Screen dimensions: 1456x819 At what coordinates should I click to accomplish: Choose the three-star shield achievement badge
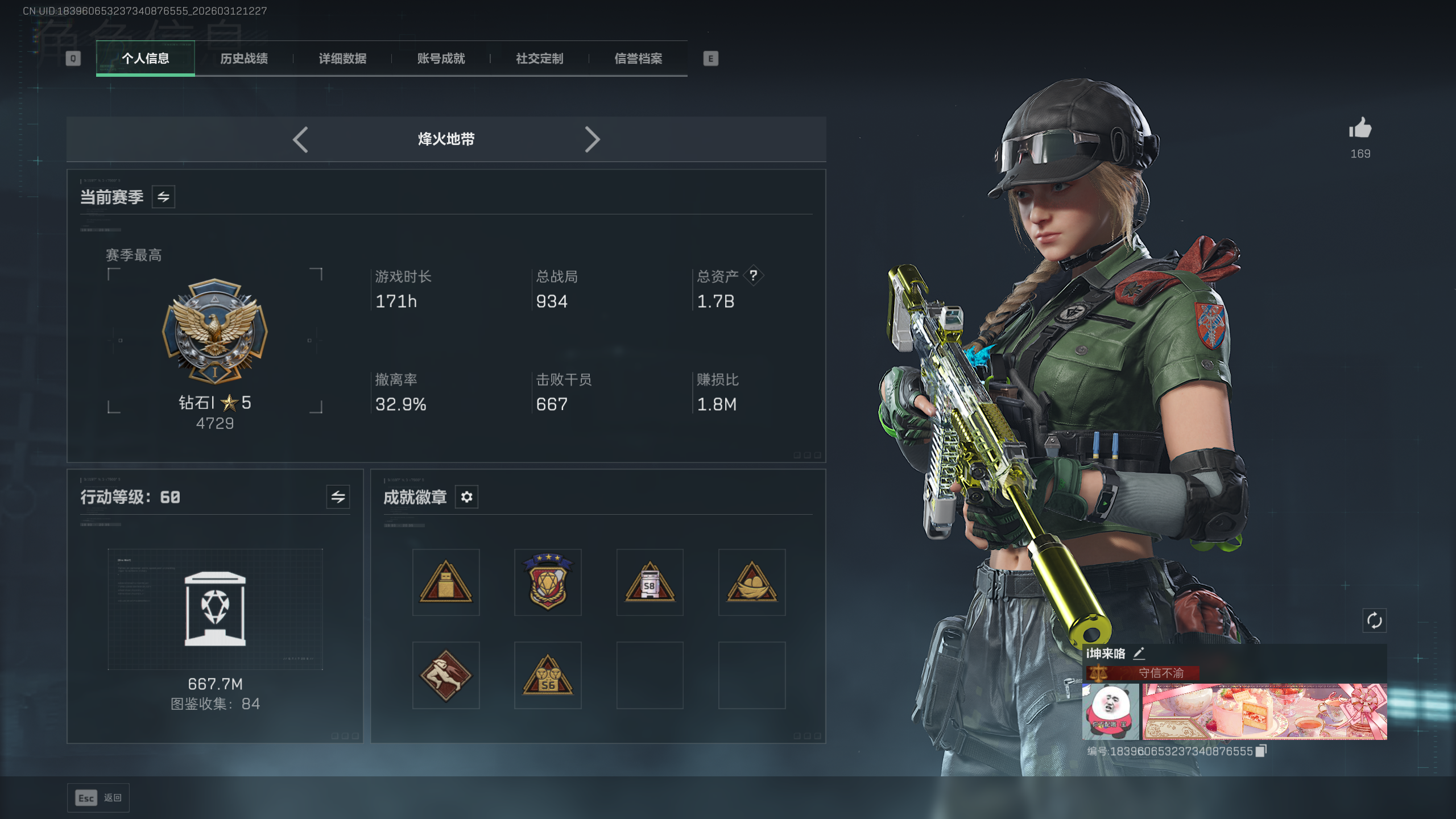548,582
